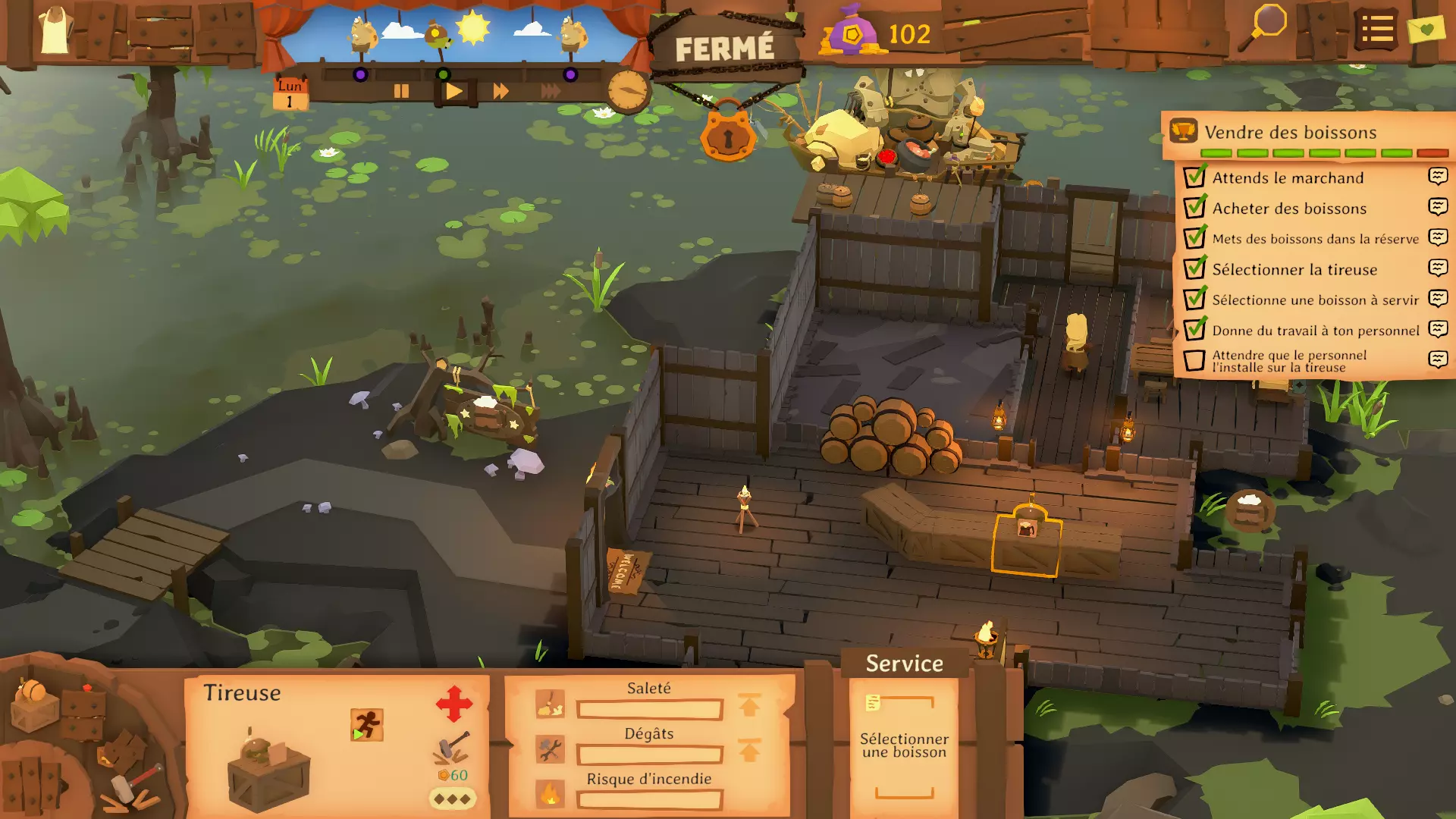Open the list menu icon
Screen dimensions: 1456x819
[1376, 30]
